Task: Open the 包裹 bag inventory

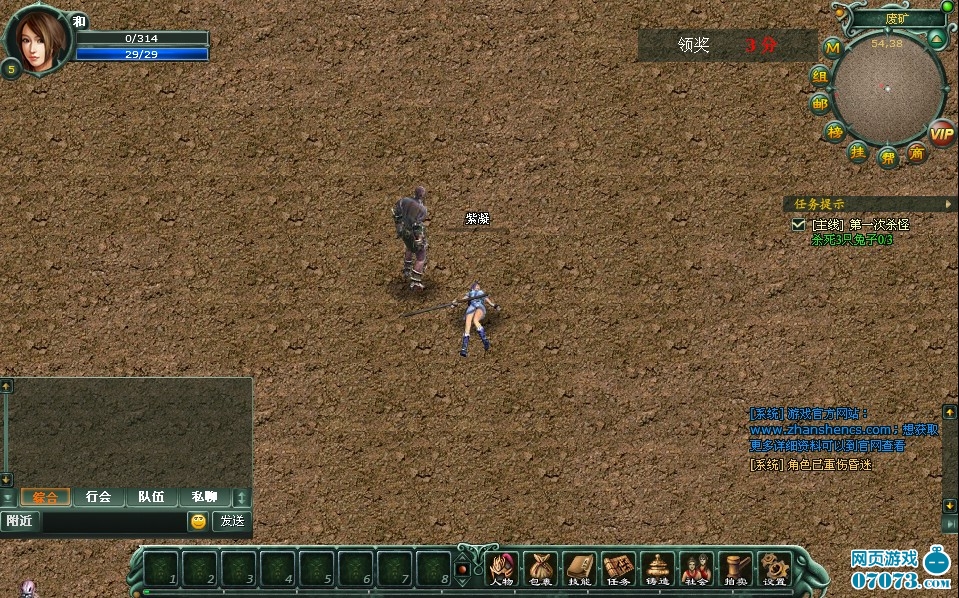Action: (x=540, y=568)
